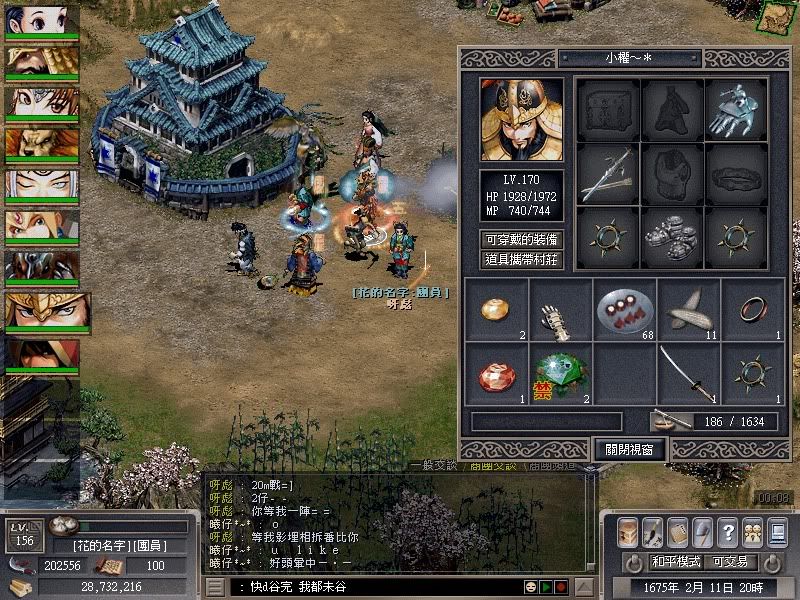Select the katana item in inventory
Image resolution: width=800 pixels, height=600 pixels.
pyautogui.click(x=690, y=372)
